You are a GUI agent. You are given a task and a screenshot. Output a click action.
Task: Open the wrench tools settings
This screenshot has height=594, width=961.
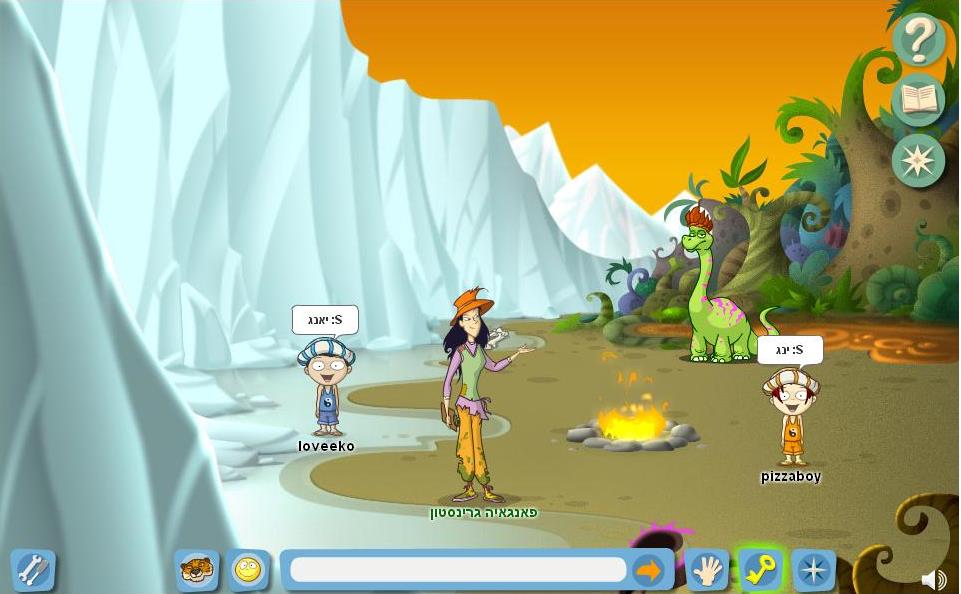(32, 570)
